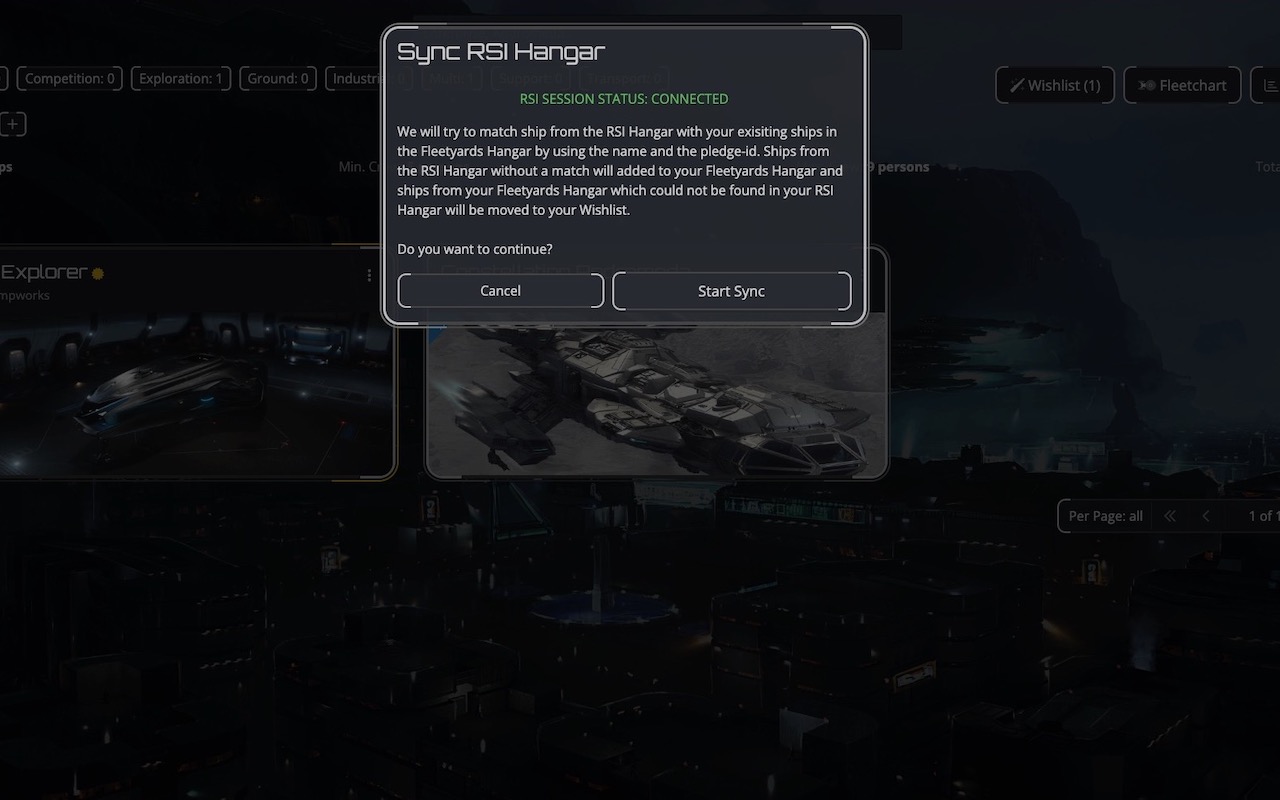The width and height of the screenshot is (1280, 800).
Task: Cancel the RSI Hangar sync dialog
Action: [500, 291]
